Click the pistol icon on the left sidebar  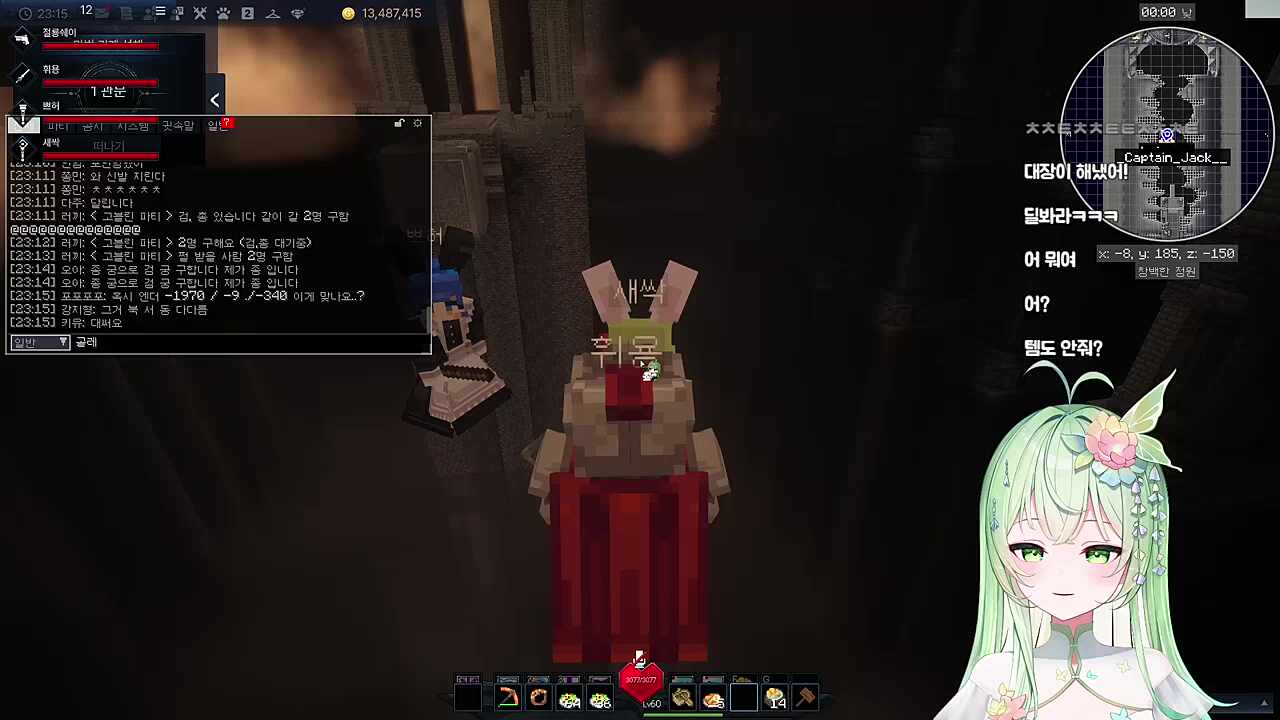click(20, 39)
